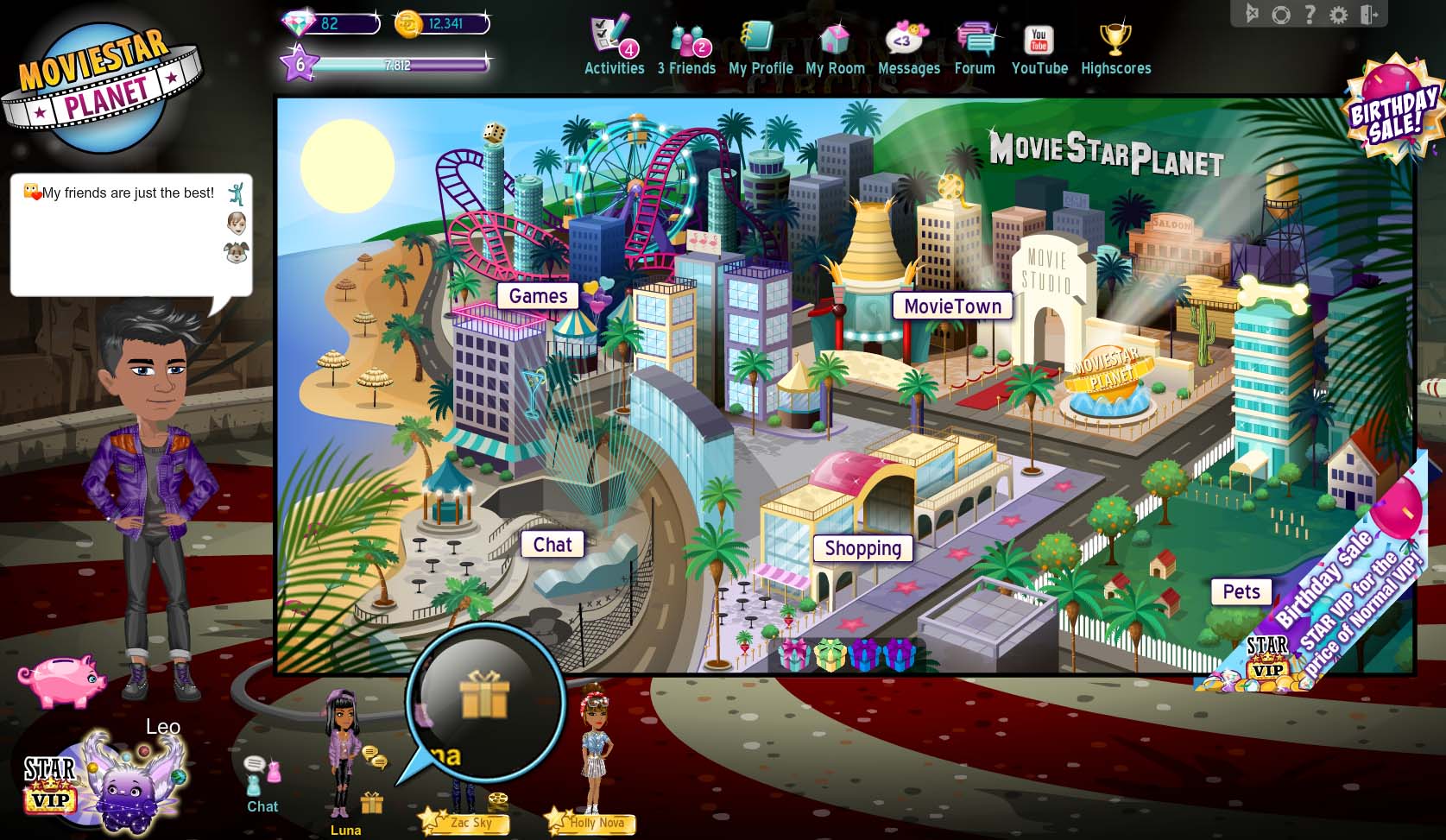Open the YouTube section
The image size is (1446, 840).
tap(1039, 47)
